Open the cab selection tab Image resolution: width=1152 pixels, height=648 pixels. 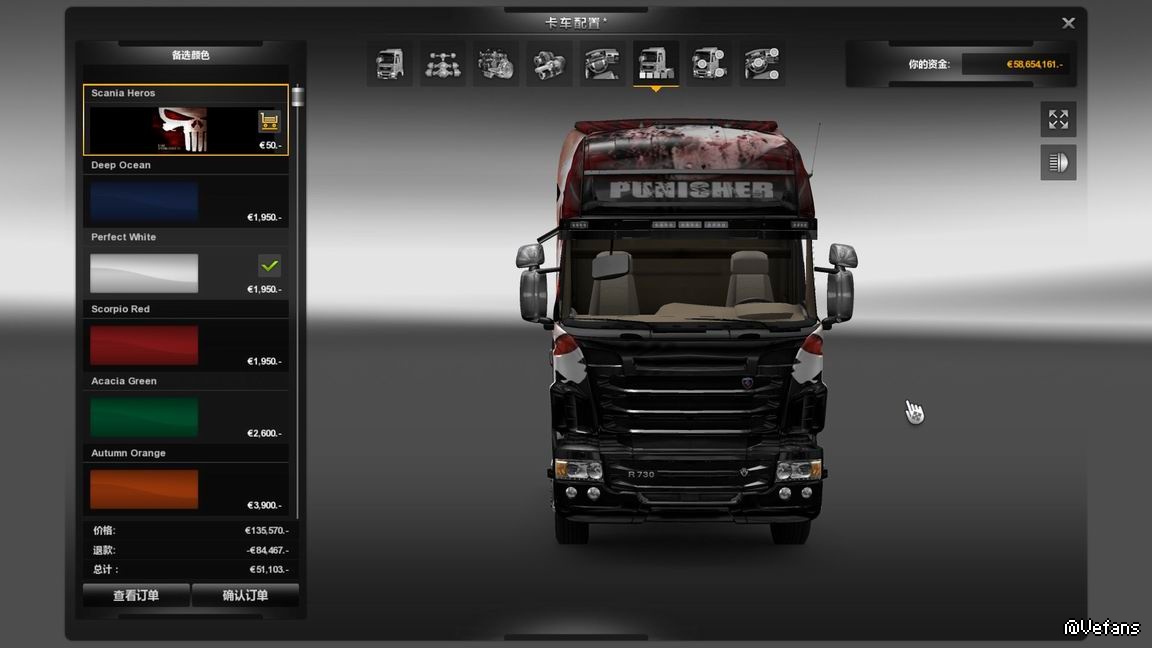point(389,64)
